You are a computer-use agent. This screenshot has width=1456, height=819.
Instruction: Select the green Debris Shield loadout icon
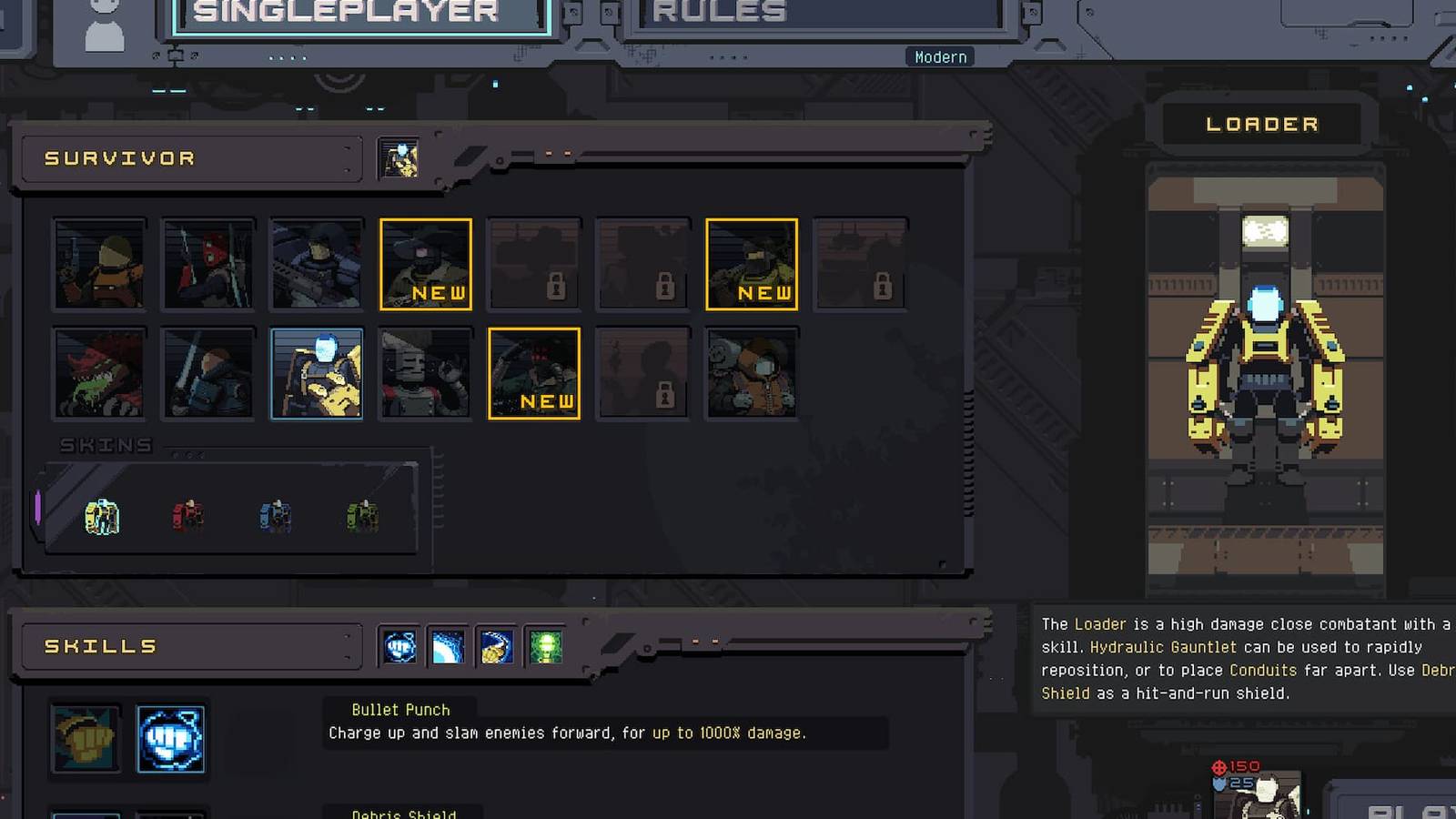tap(546, 647)
